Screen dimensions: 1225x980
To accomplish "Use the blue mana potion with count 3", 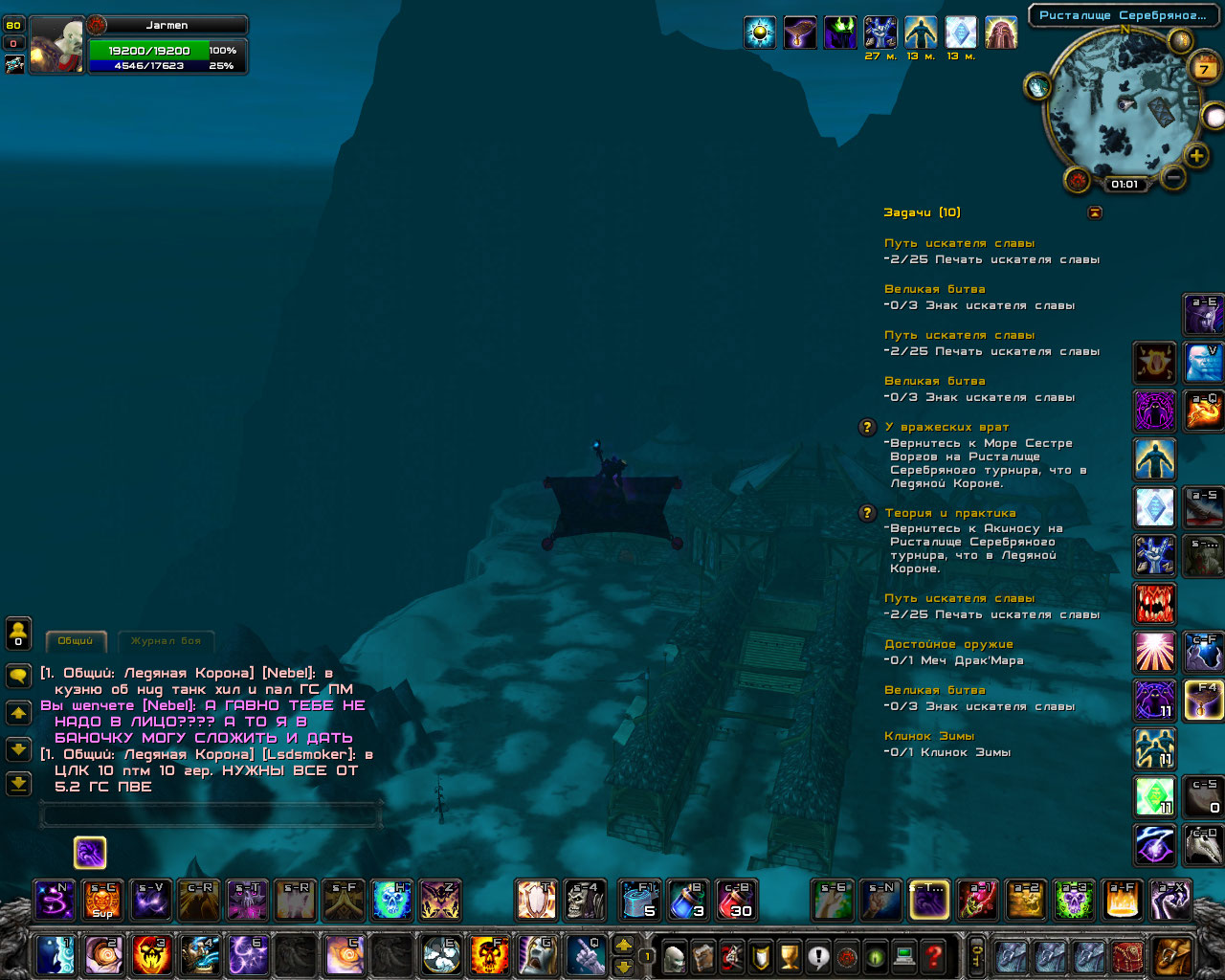I will click(x=688, y=900).
